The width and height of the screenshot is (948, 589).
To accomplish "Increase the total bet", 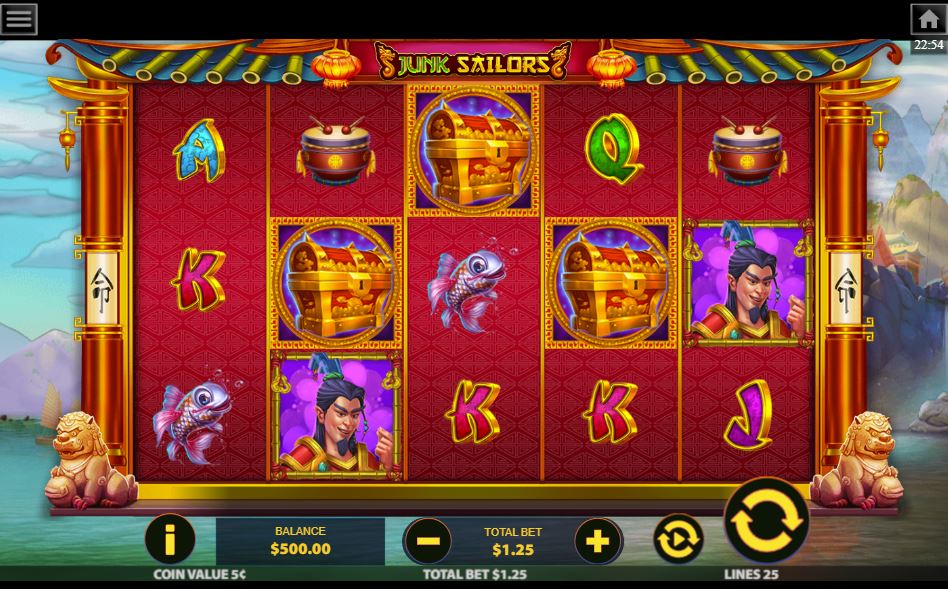I will (x=598, y=541).
